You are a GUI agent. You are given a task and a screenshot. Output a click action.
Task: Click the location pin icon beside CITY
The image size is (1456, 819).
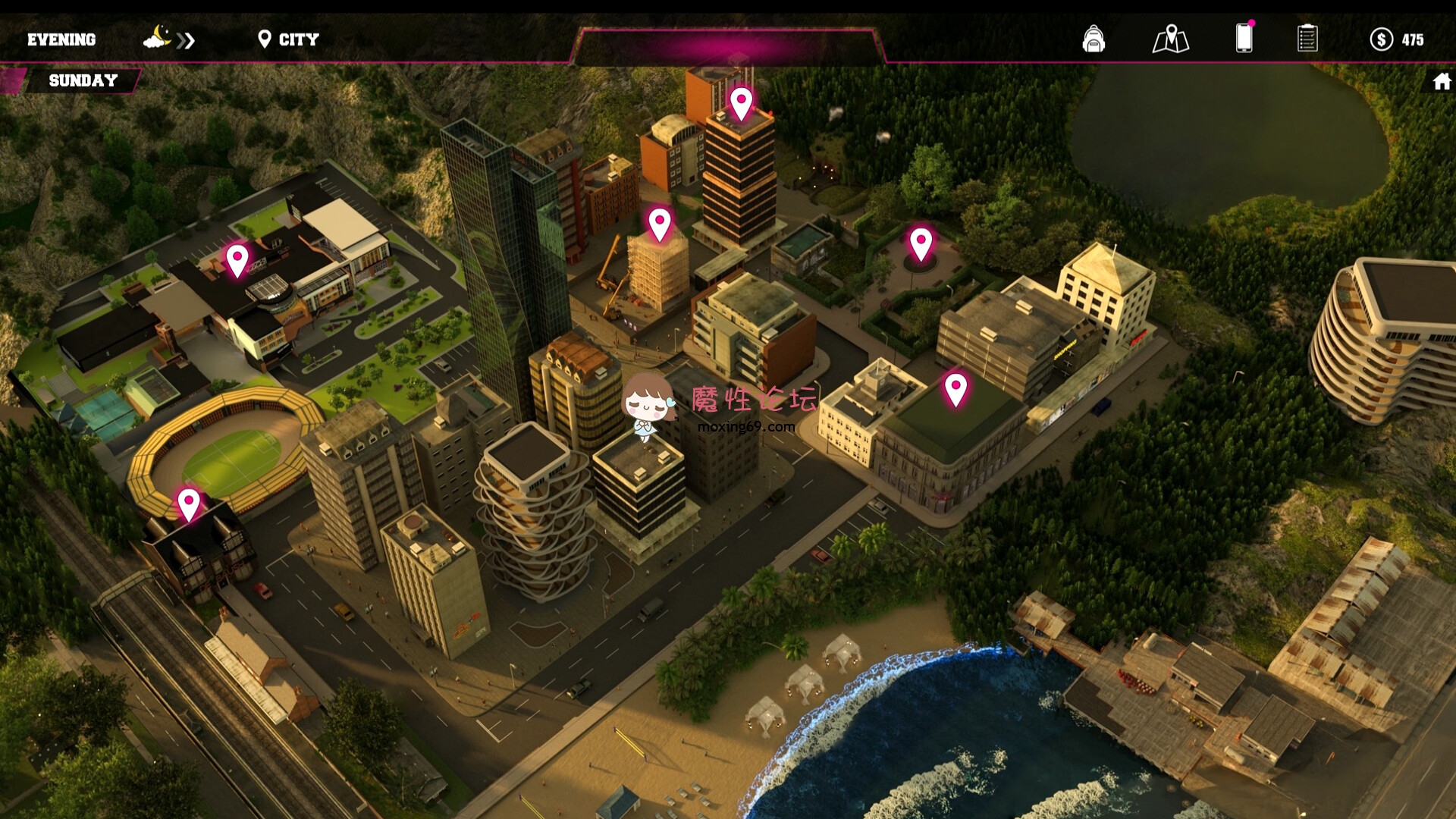click(265, 38)
